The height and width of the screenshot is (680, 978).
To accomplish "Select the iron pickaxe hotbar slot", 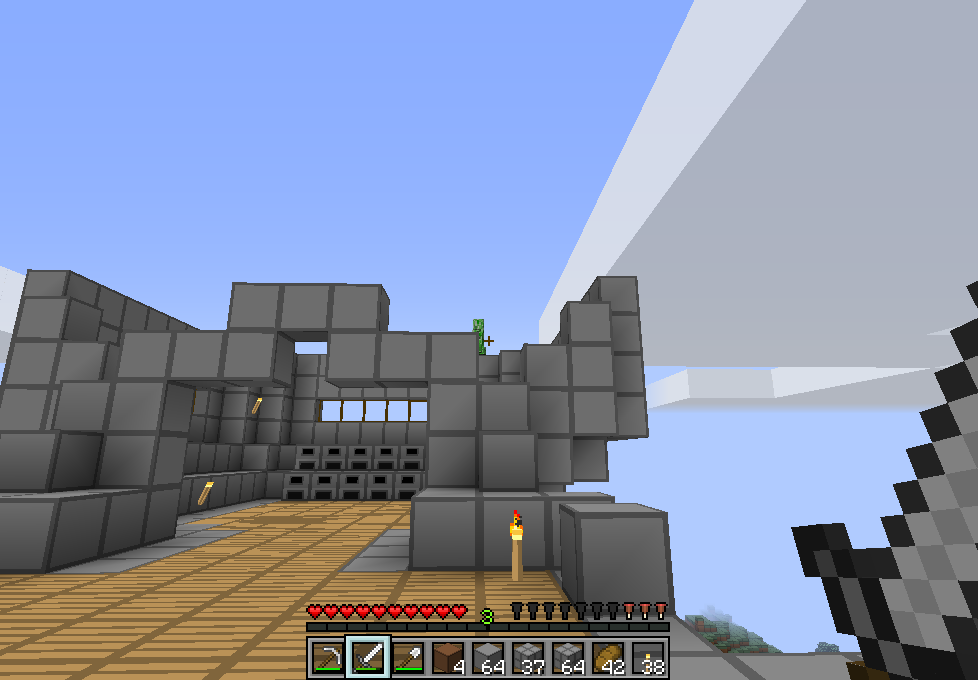I will tap(327, 657).
